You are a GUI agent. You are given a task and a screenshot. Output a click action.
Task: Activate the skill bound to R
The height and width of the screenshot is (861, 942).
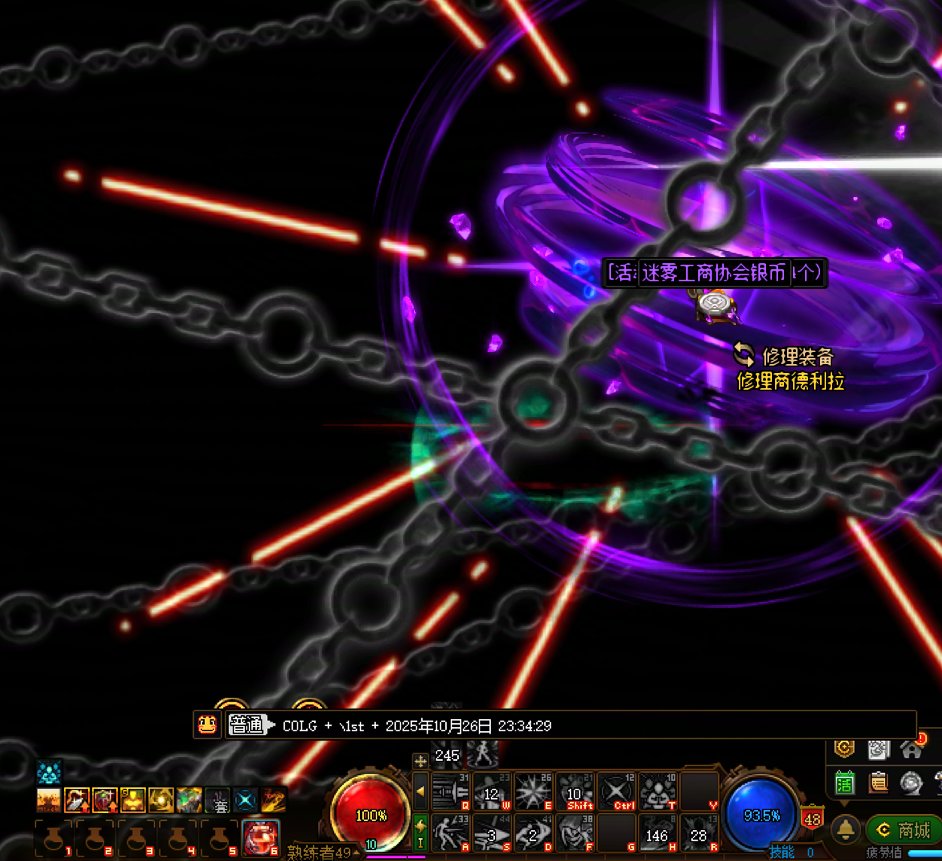pos(699,833)
